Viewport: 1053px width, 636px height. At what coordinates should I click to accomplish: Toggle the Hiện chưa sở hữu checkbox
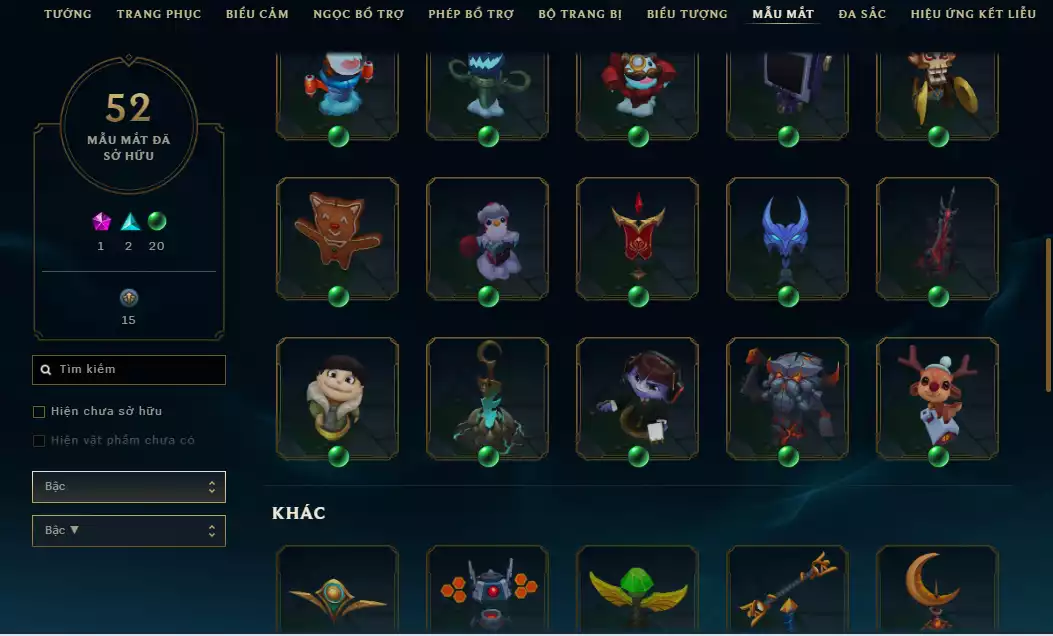click(x=39, y=411)
